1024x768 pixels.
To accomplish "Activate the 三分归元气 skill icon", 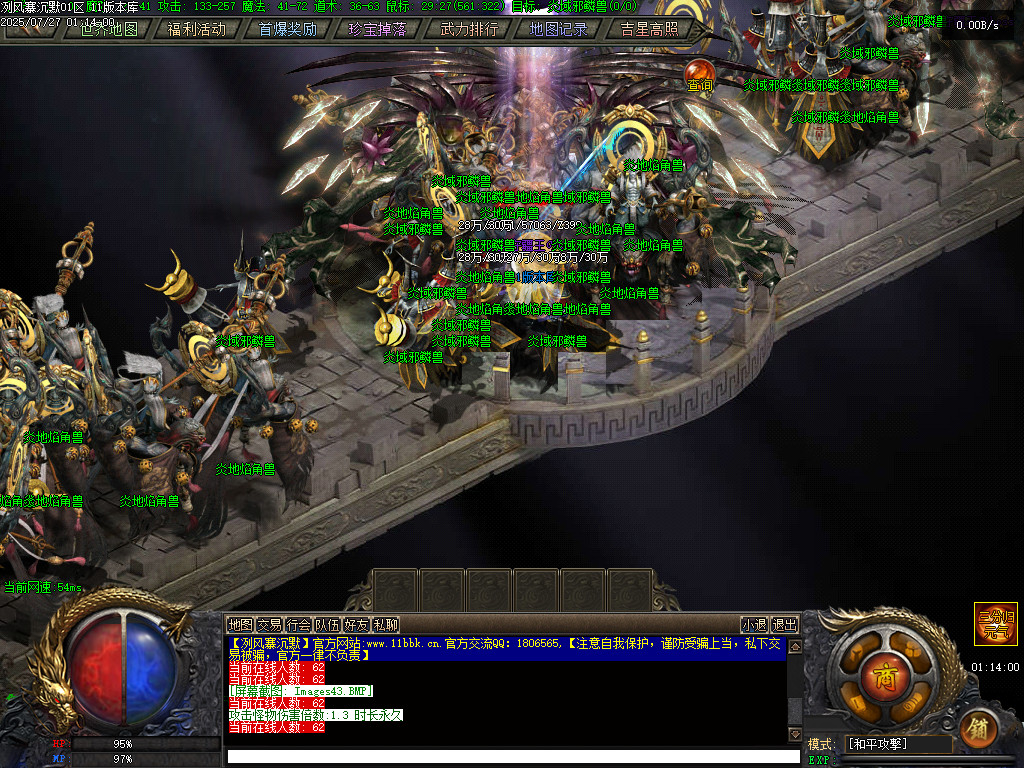I will [996, 623].
